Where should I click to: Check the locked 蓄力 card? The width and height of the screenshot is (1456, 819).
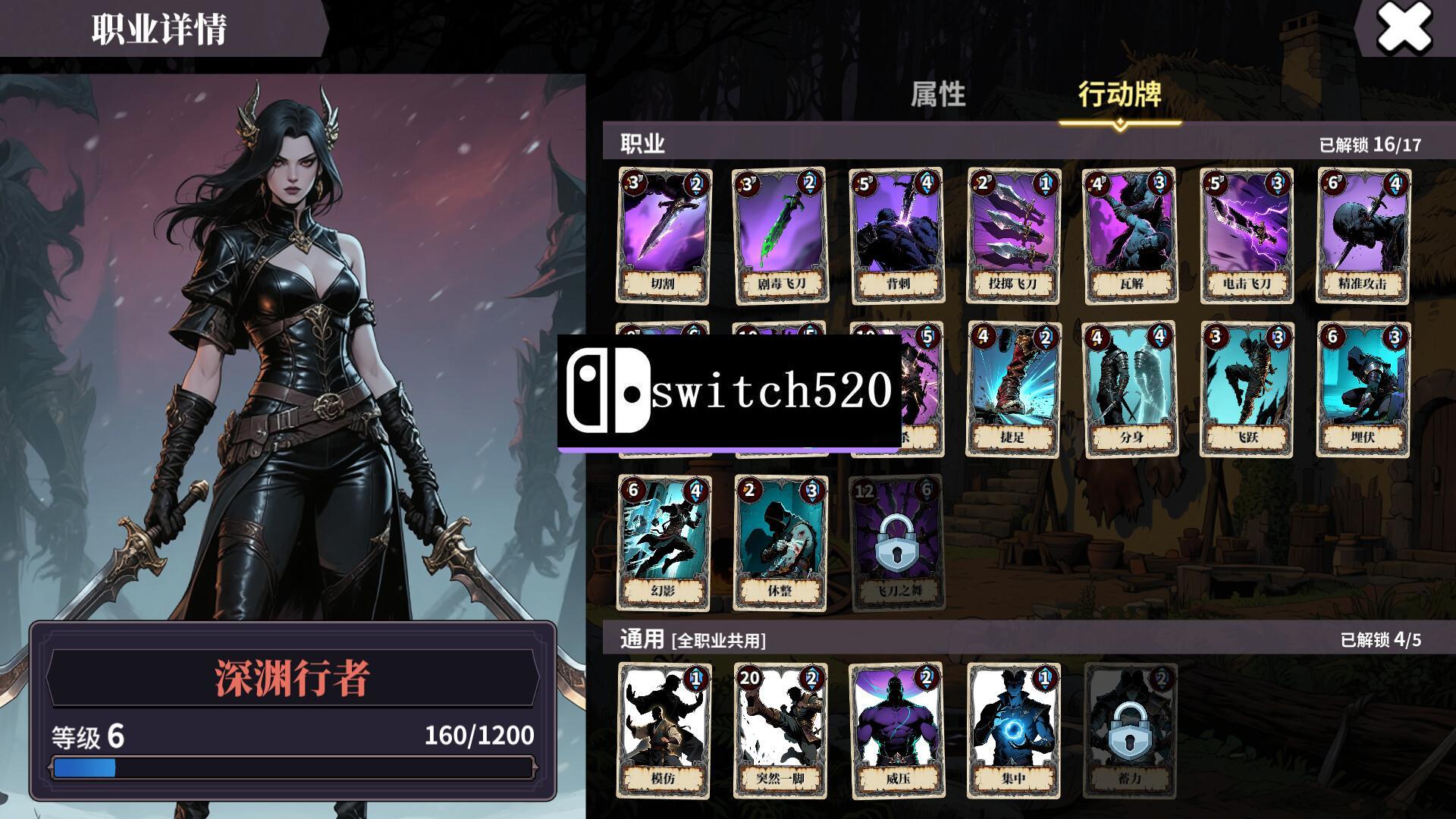click(x=1130, y=730)
